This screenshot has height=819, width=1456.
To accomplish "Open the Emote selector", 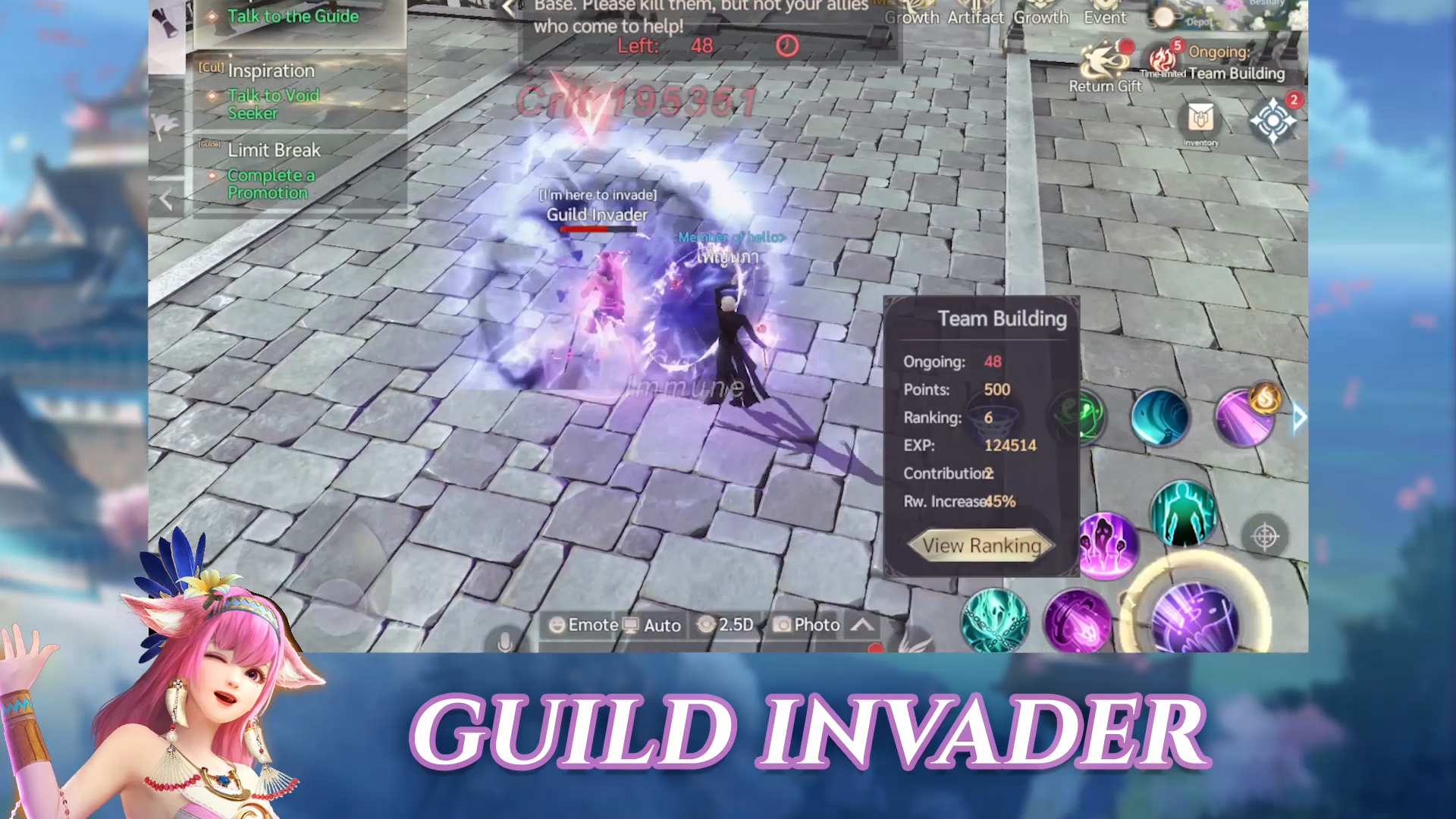I will (584, 625).
